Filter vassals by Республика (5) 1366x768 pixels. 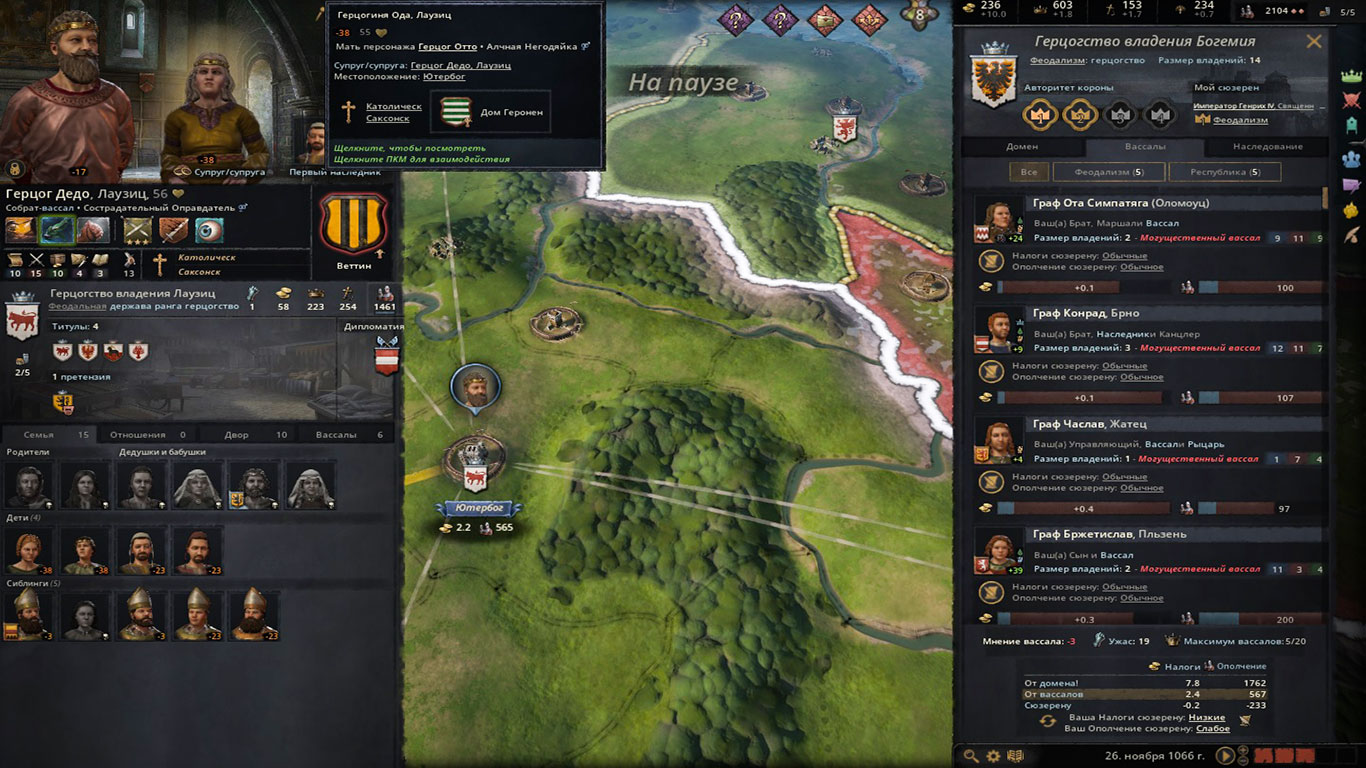[1226, 172]
